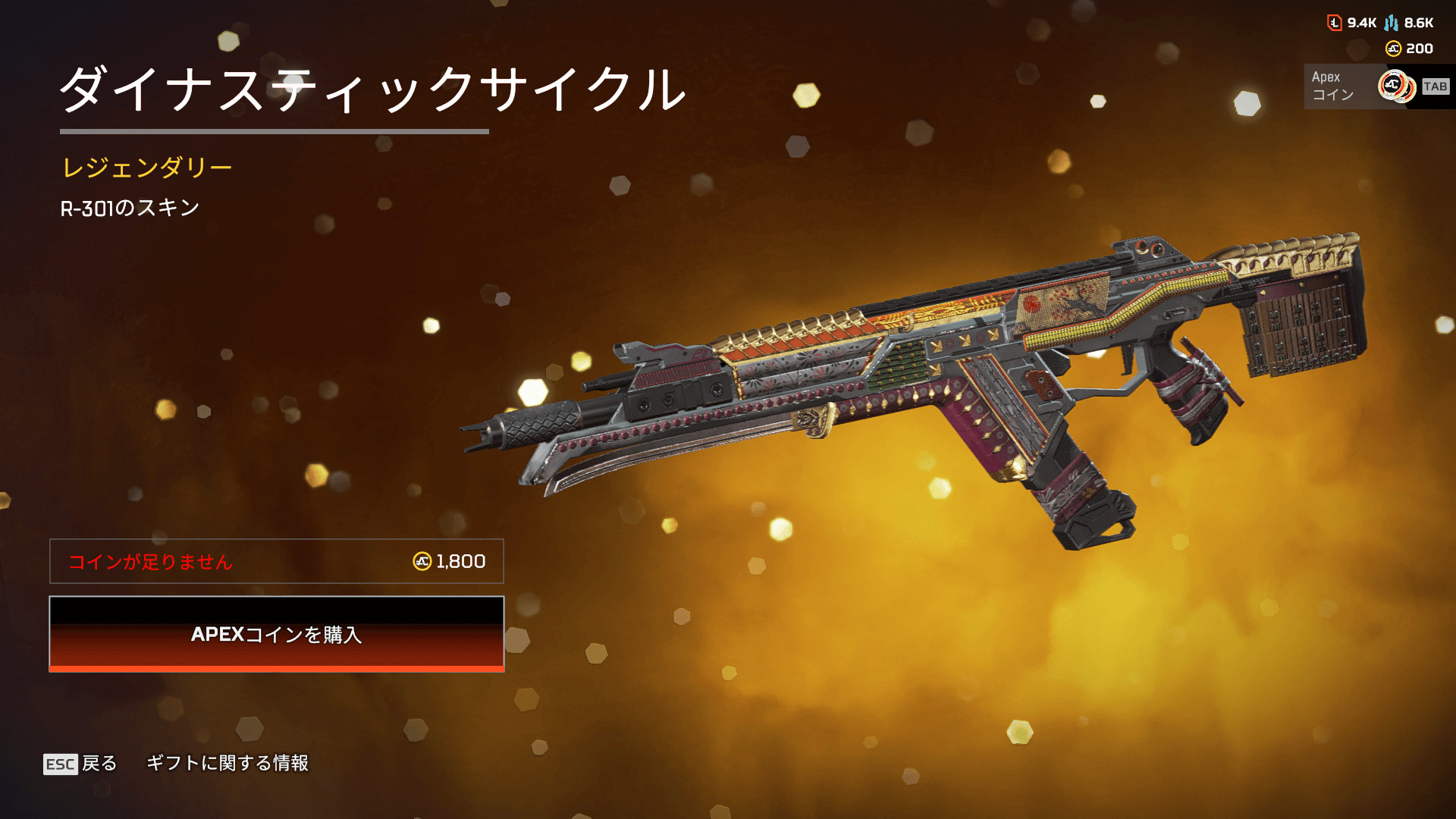Image resolution: width=1456 pixels, height=819 pixels.
Task: Go back with the 戻る button
Action: click(80, 763)
